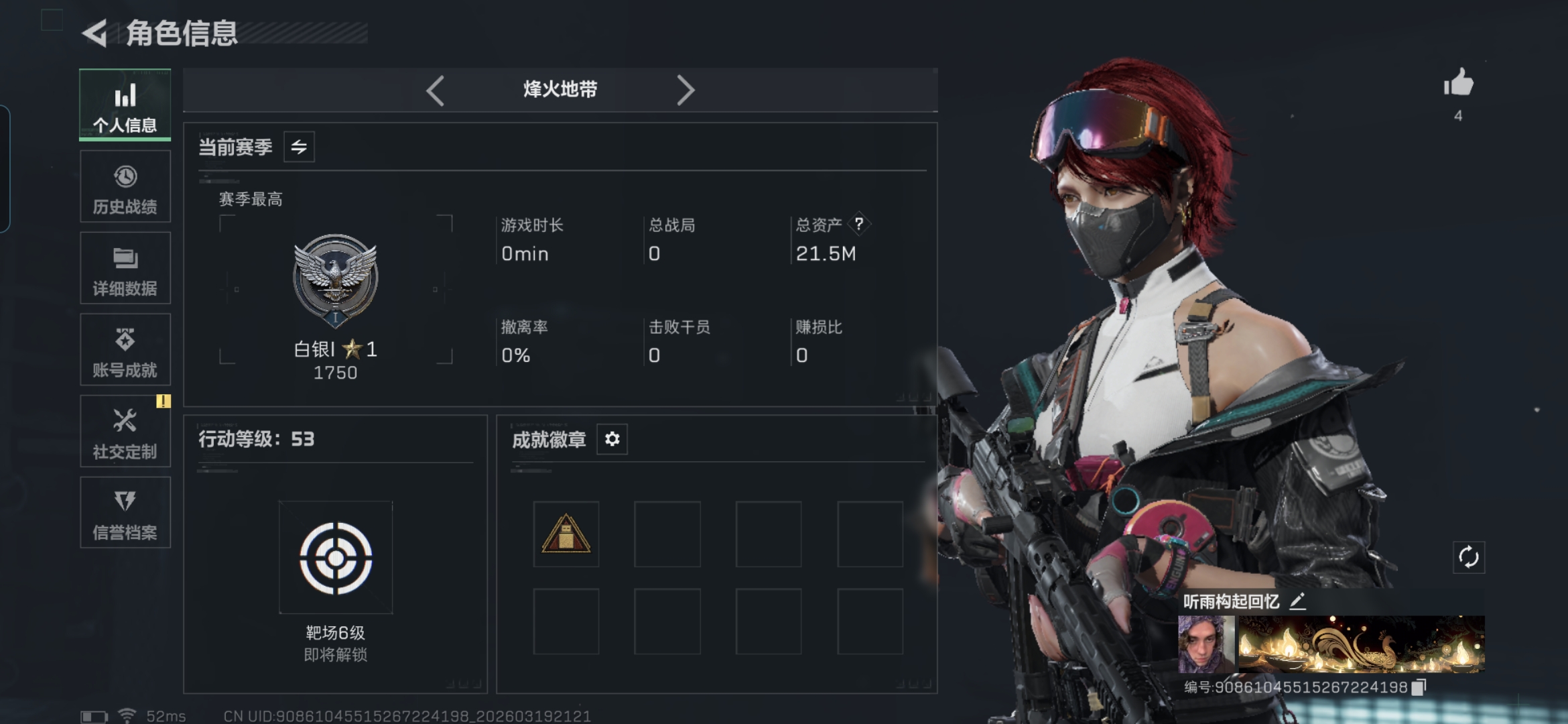Go back from the 角色信息 screen
The width and height of the screenshot is (1568, 724).
tap(96, 34)
